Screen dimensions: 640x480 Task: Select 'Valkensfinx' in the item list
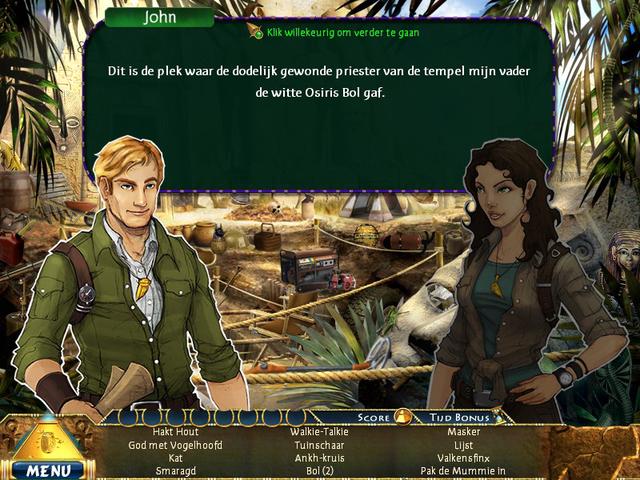465,458
